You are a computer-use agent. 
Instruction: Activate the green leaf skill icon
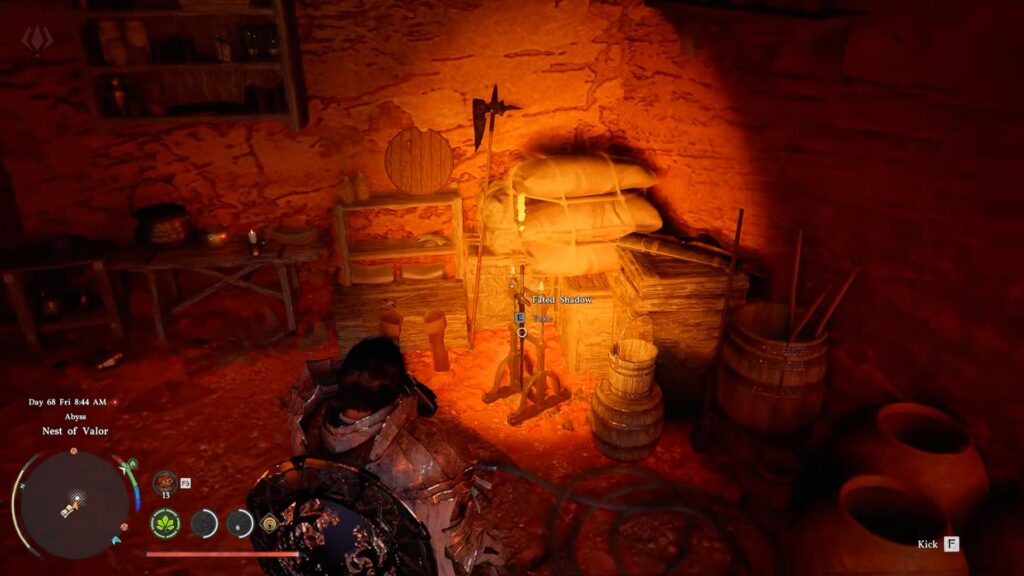click(164, 522)
